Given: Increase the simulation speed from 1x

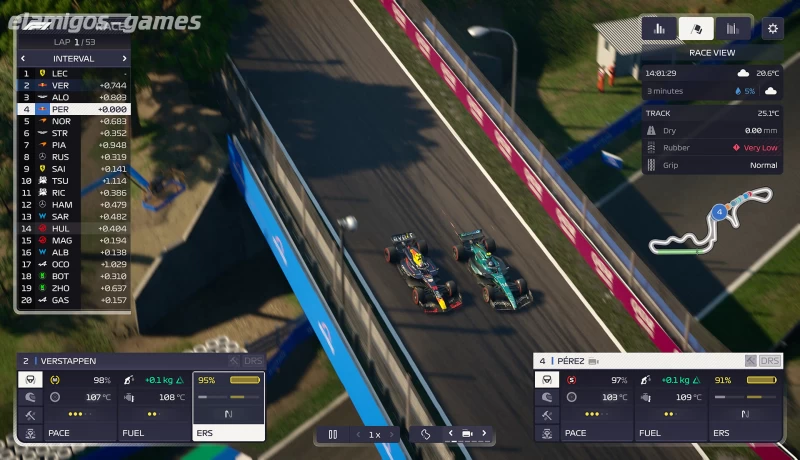Looking at the screenshot, I should pyautogui.click(x=391, y=434).
